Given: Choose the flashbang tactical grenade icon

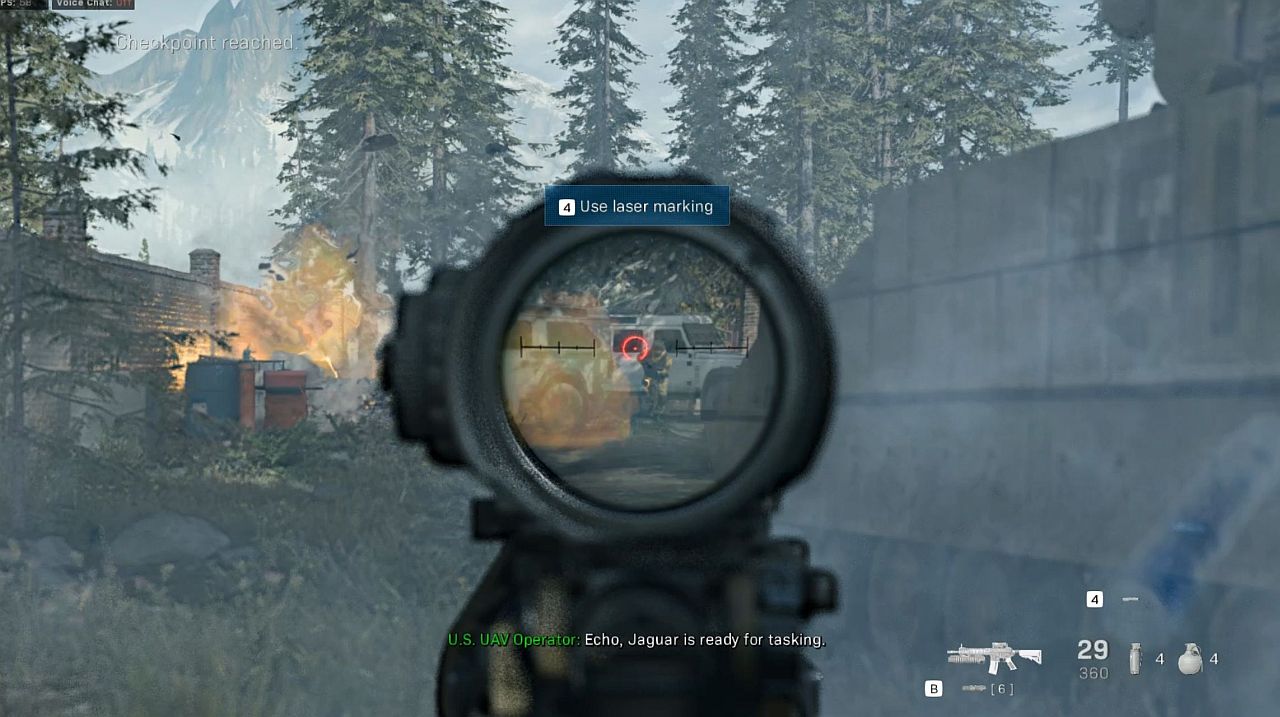Looking at the screenshot, I should (x=1135, y=658).
